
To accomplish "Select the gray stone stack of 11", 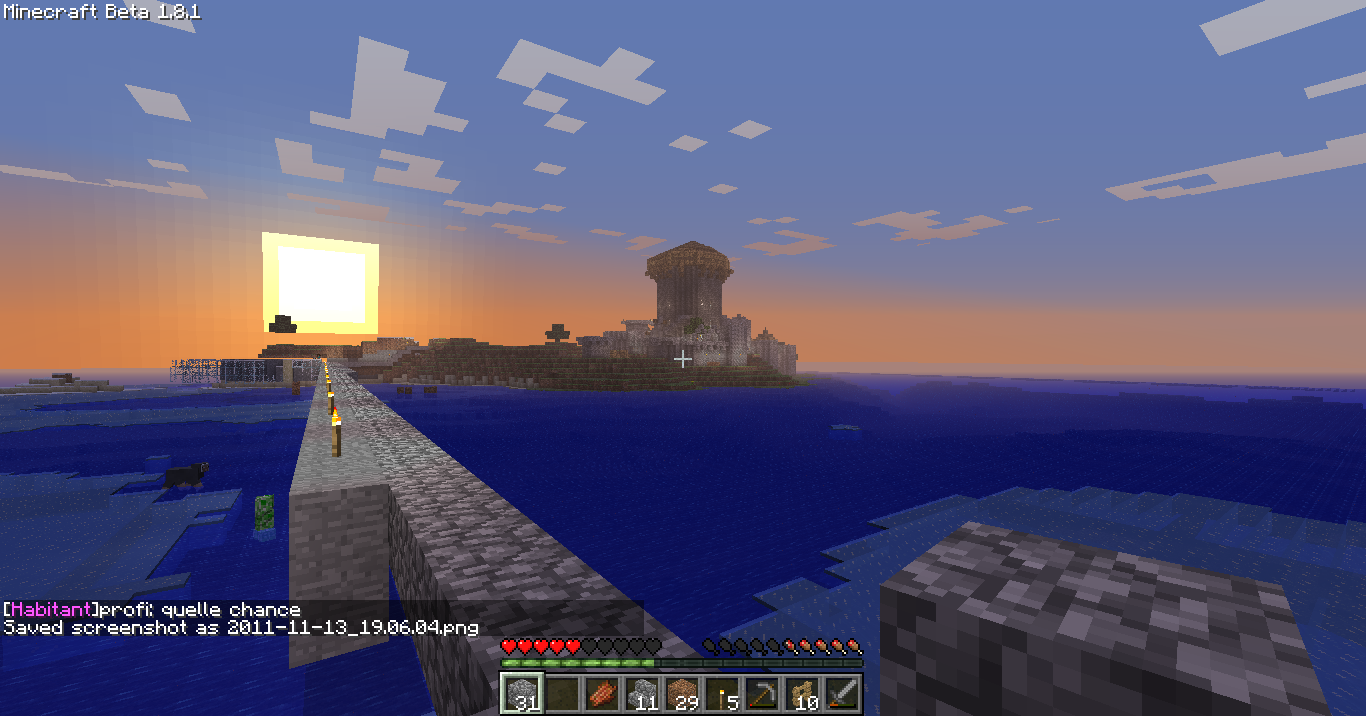I will [641, 692].
